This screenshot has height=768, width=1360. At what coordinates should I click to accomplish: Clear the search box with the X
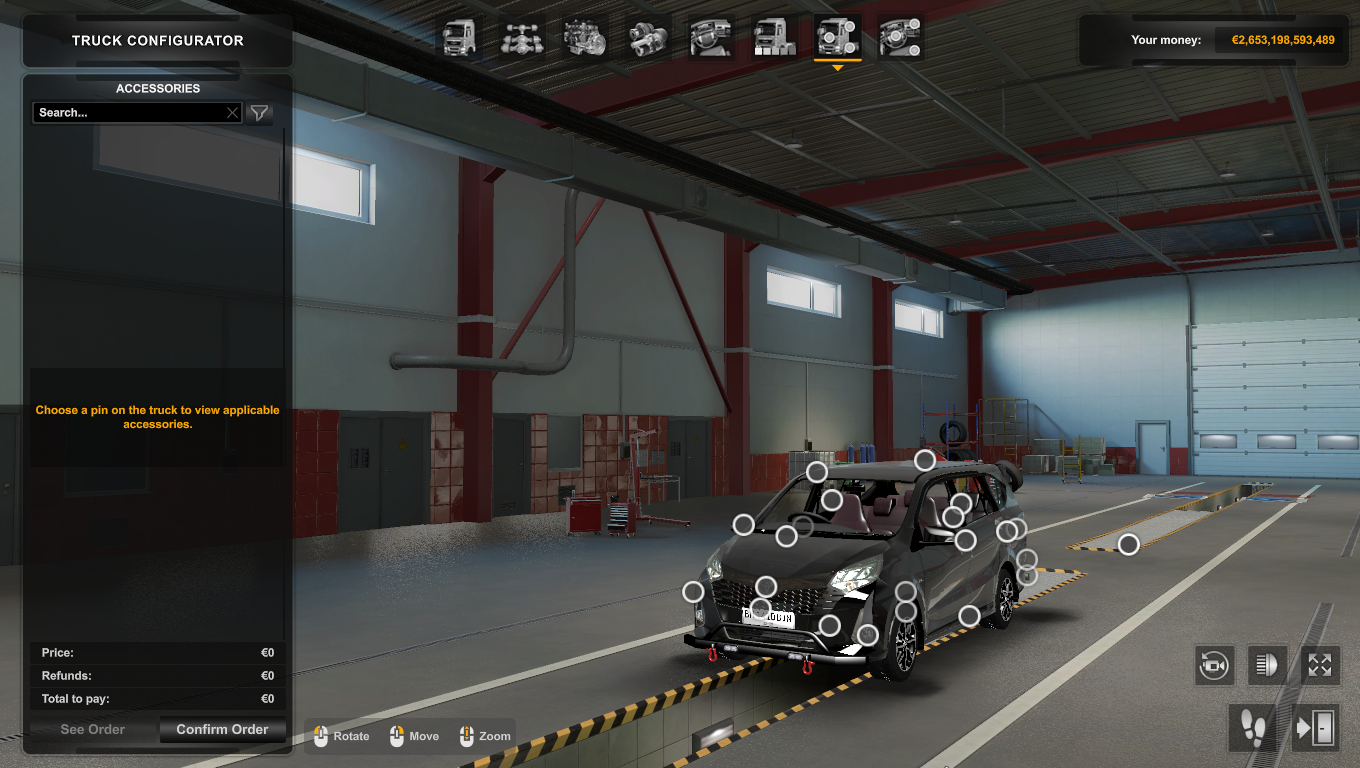pos(232,112)
